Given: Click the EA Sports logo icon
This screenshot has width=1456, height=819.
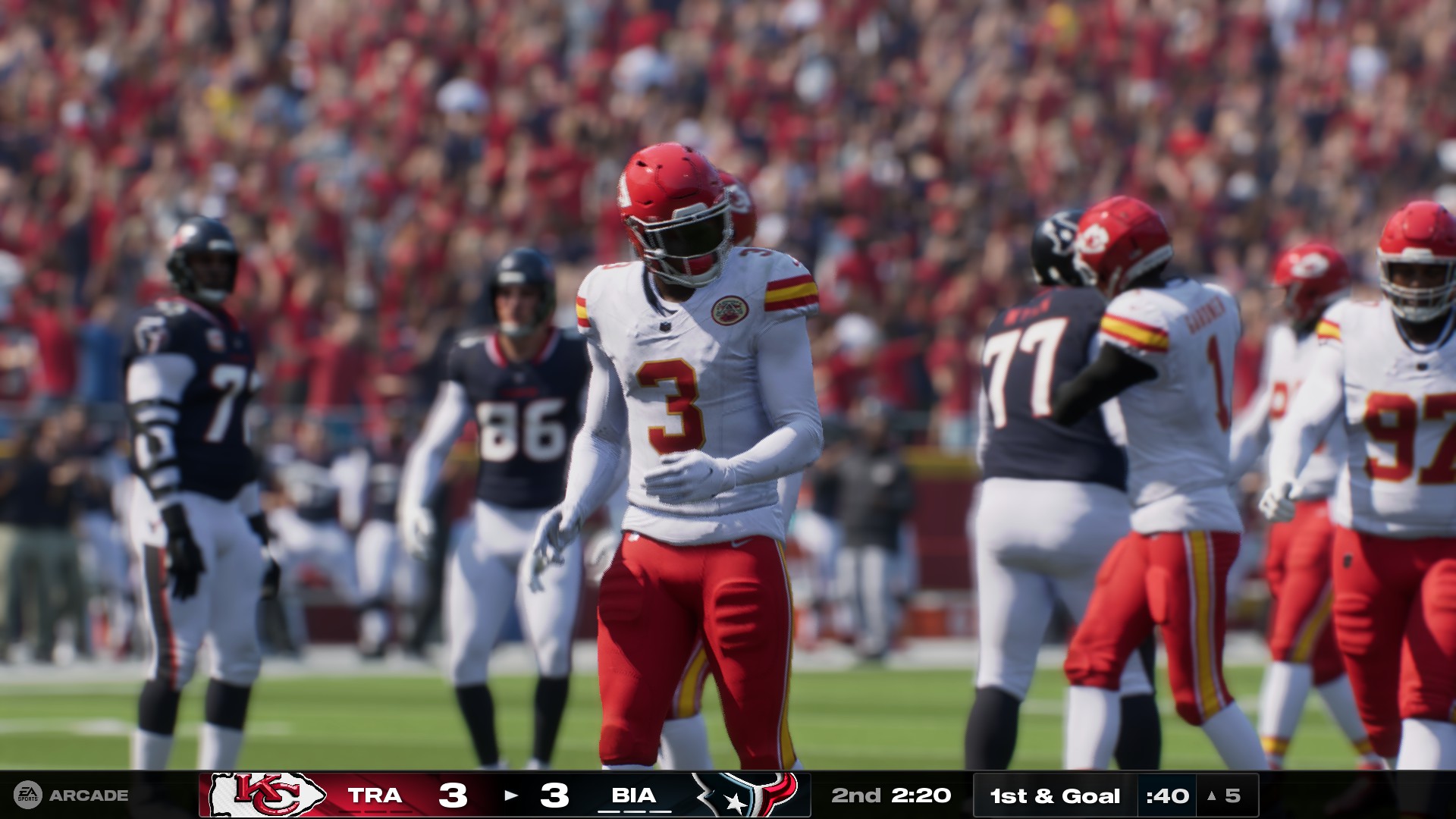Looking at the screenshot, I should click(29, 795).
